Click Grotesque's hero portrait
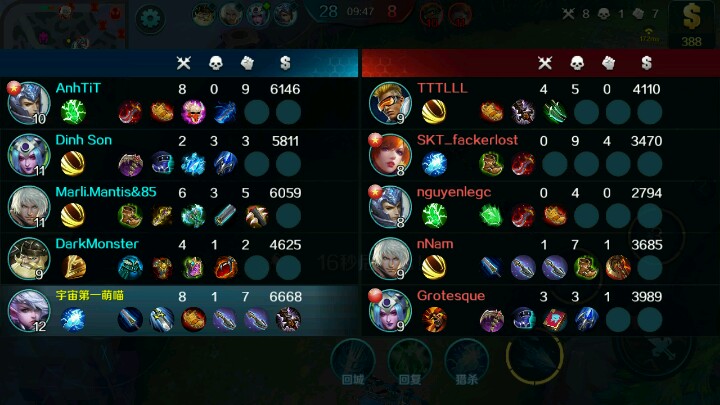 (x=389, y=310)
